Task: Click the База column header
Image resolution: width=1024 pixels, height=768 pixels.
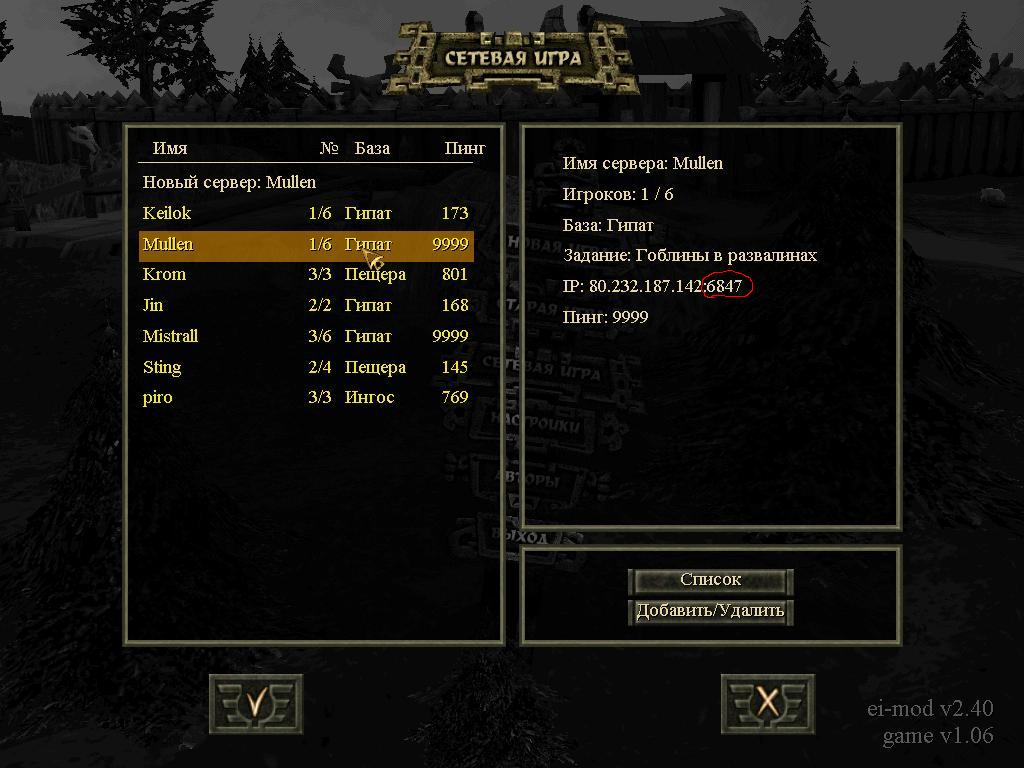Action: pyautogui.click(x=372, y=148)
